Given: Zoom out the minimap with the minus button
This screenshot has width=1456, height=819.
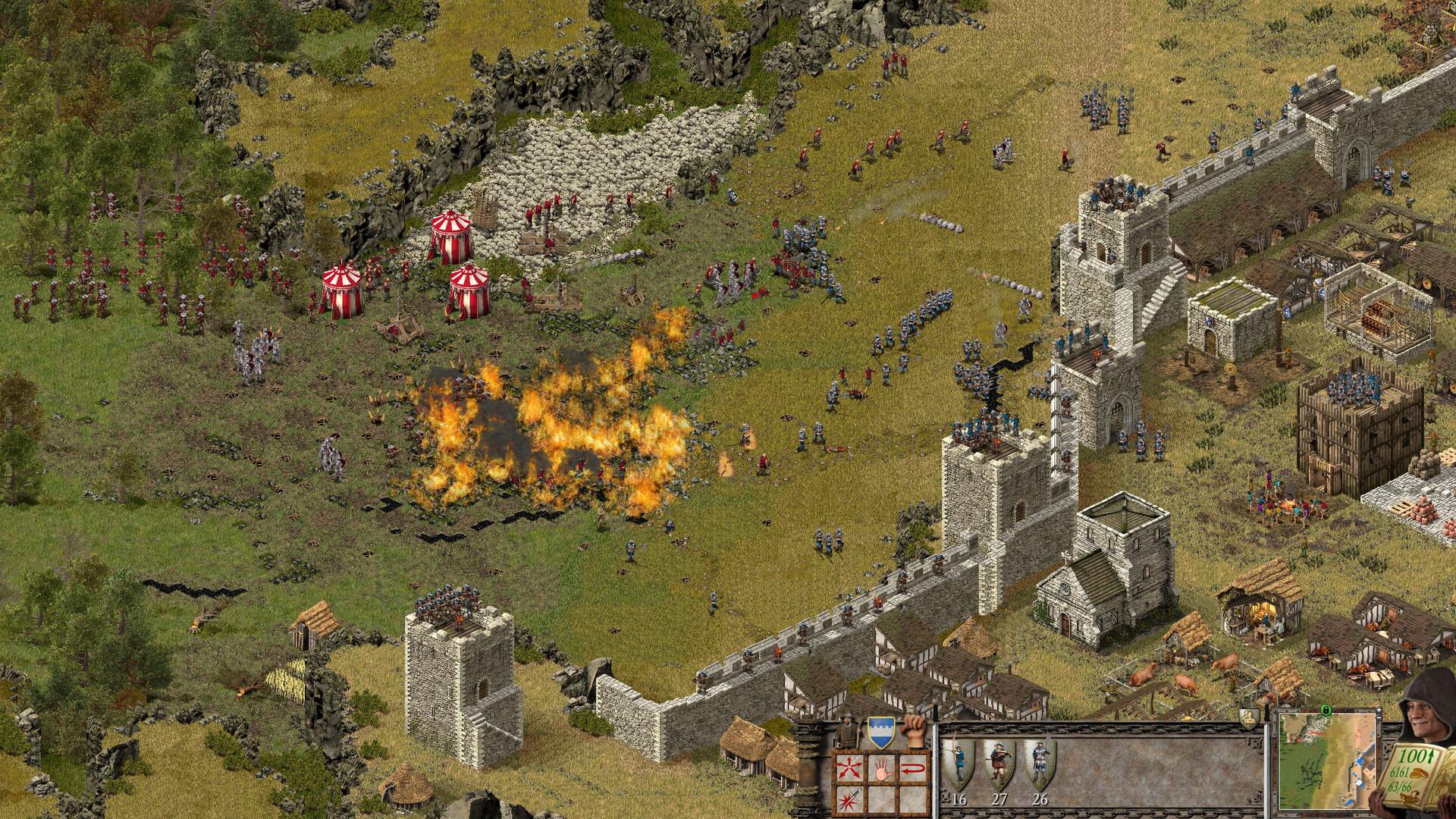Looking at the screenshot, I should tap(1379, 718).
